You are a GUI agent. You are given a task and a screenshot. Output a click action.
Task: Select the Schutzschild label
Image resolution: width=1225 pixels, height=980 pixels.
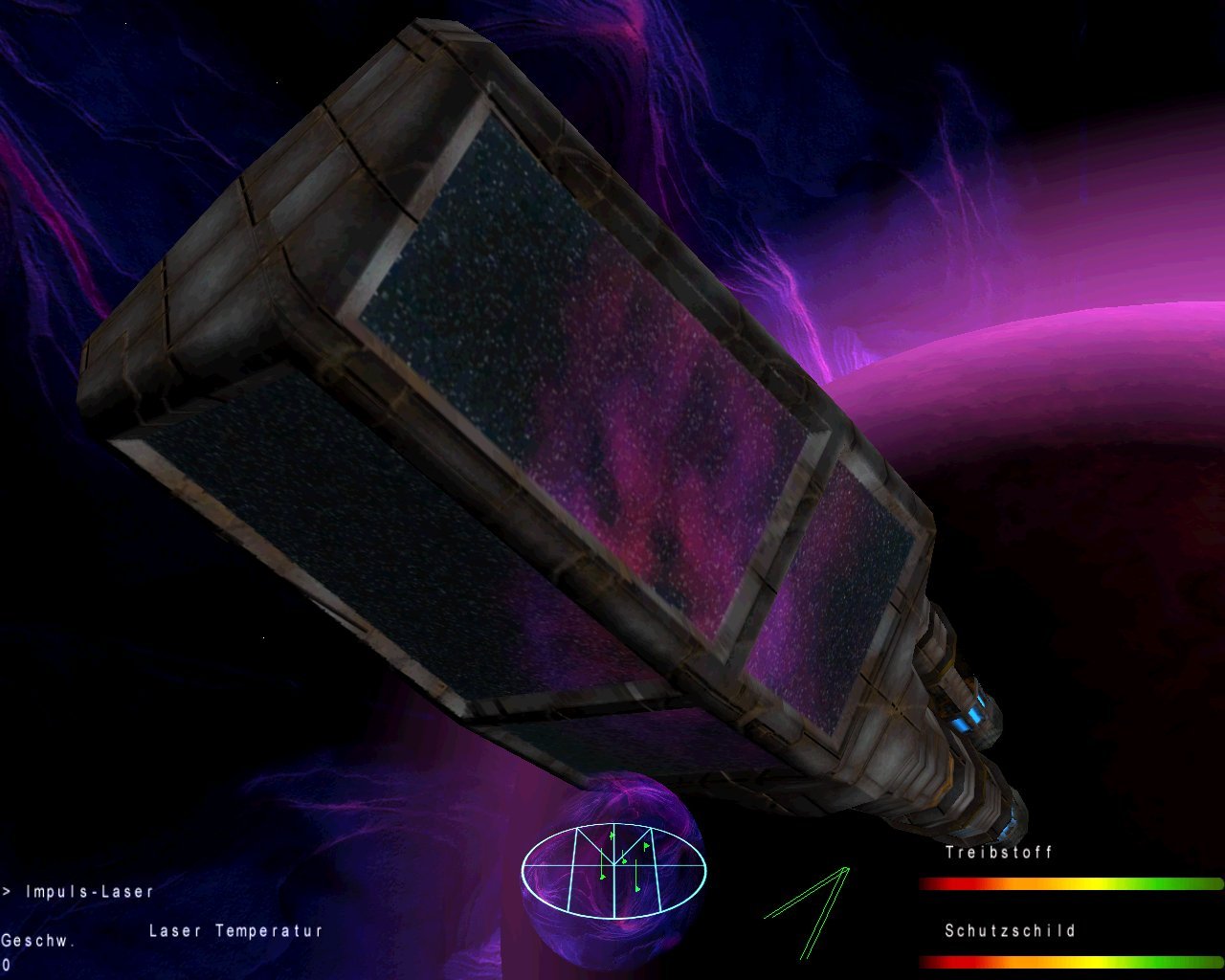pyautogui.click(x=1011, y=929)
